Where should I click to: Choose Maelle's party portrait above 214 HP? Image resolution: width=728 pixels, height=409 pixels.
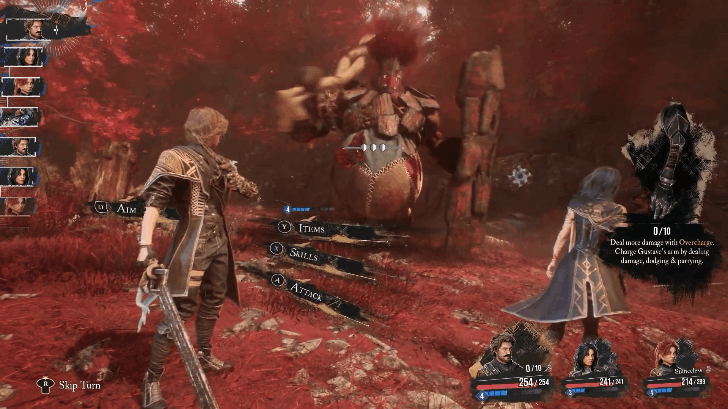coord(676,353)
